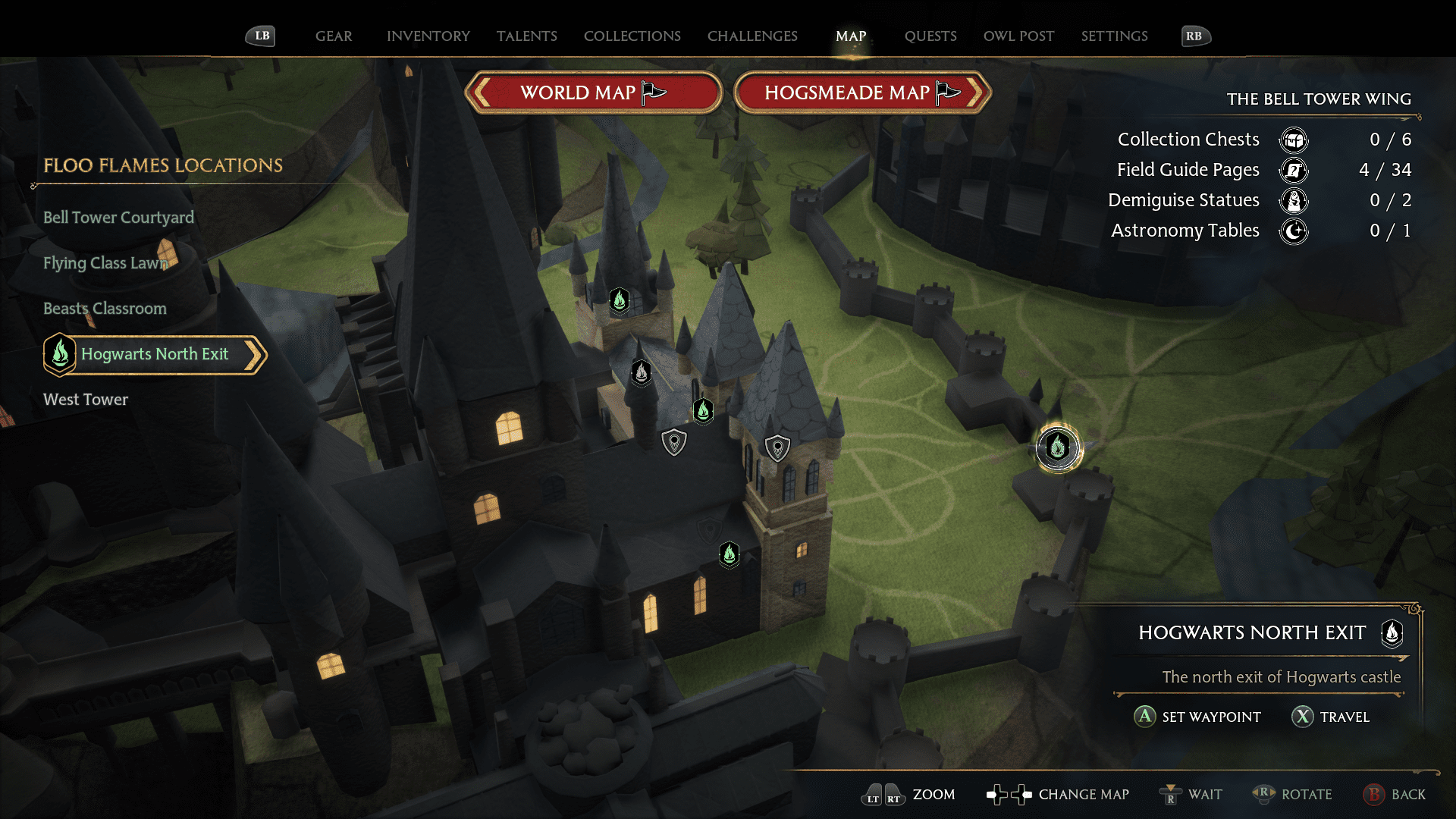Switch to the QUESTS tab
1456x819 pixels.
[930, 36]
